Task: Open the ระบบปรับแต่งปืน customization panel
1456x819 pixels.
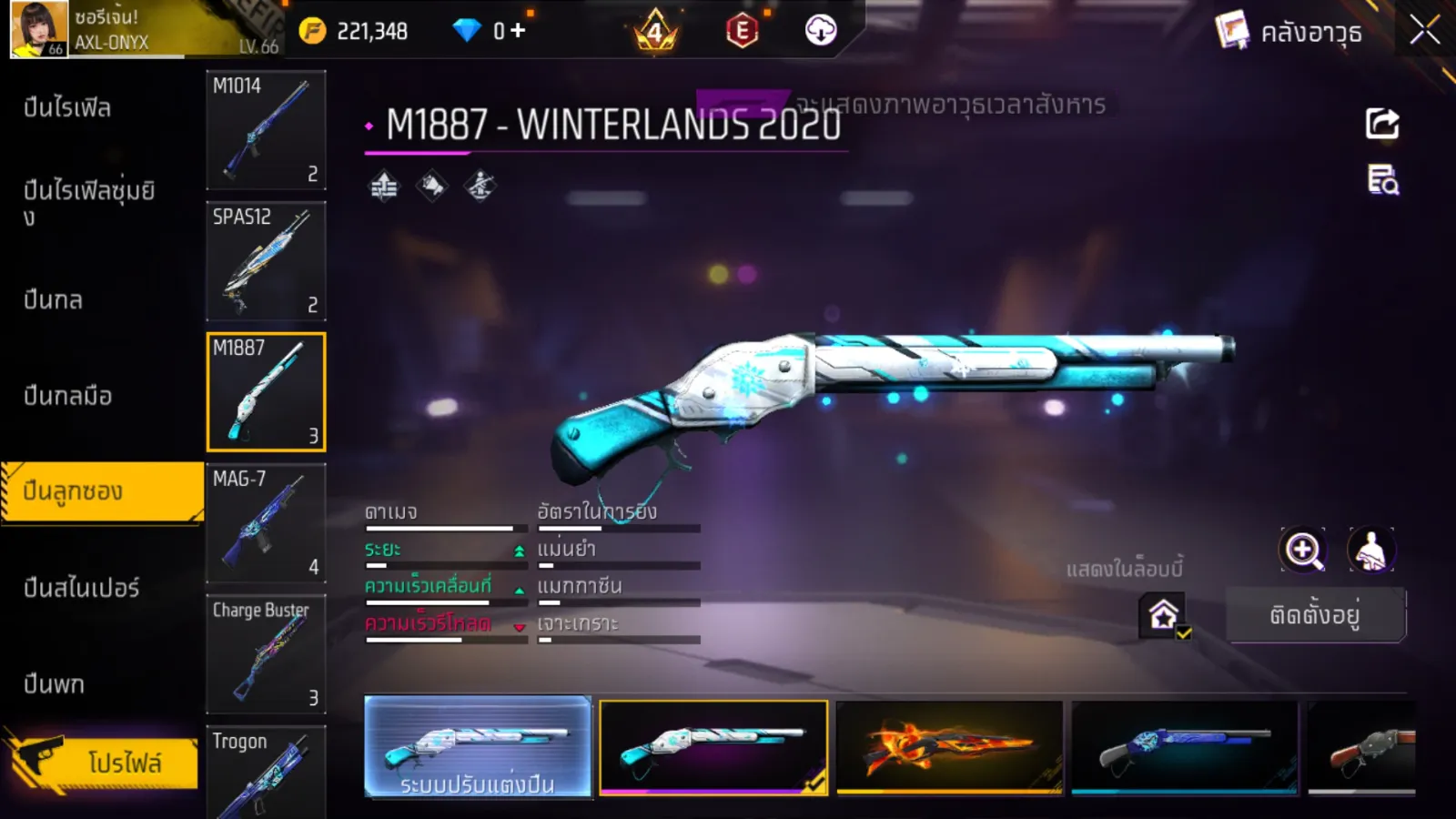Action: tap(478, 747)
